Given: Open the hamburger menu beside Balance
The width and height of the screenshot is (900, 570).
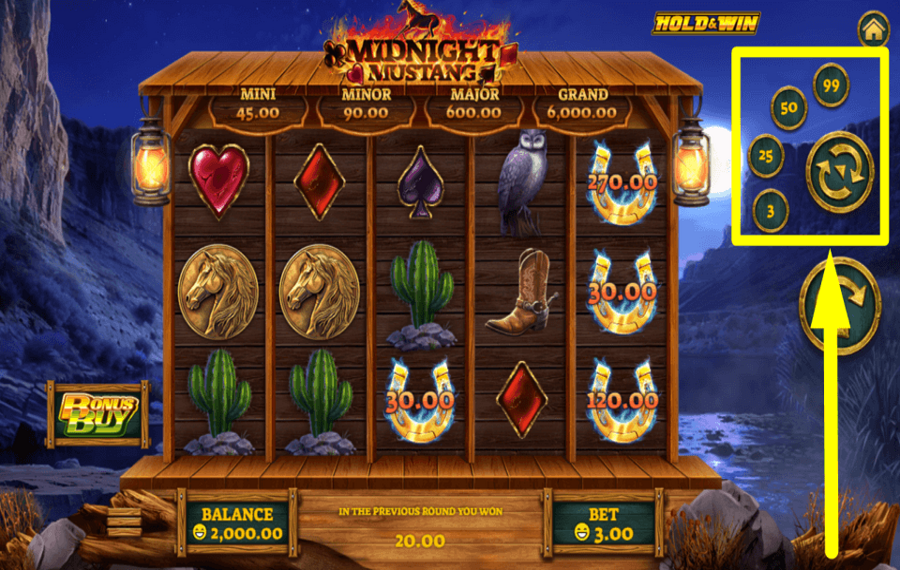Looking at the screenshot, I should [x=125, y=522].
